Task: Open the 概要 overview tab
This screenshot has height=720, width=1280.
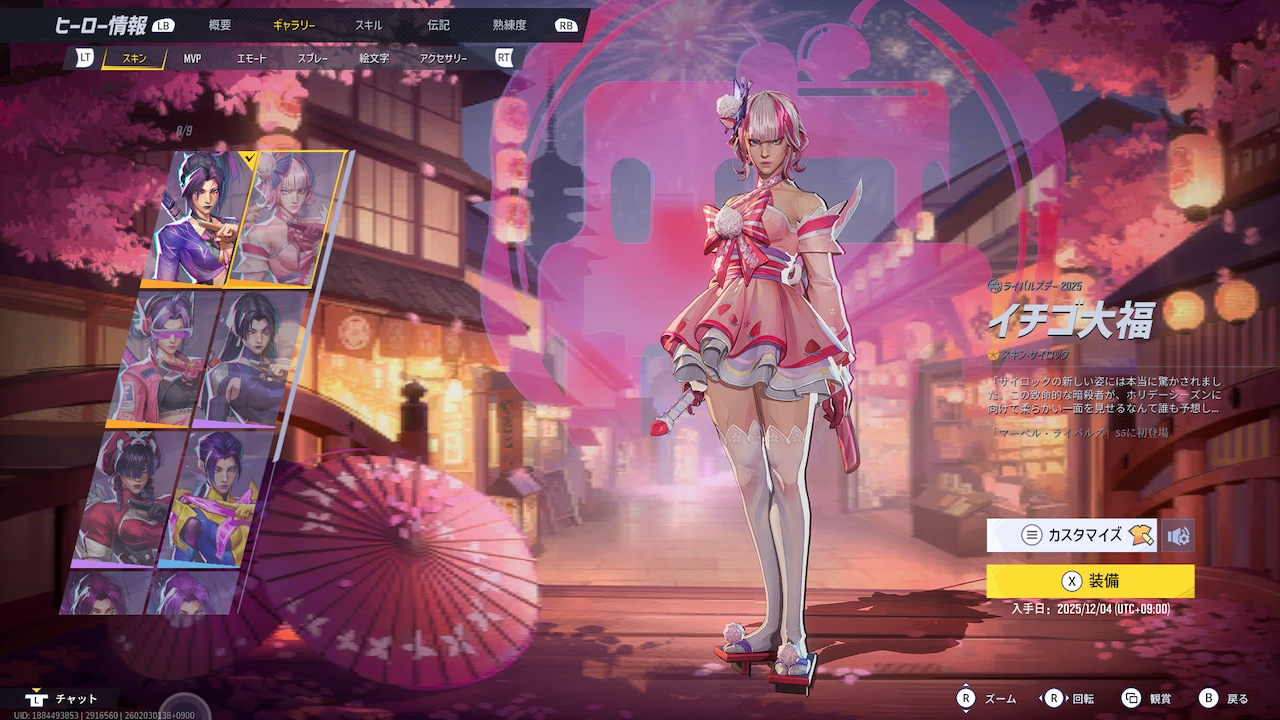Action: pos(220,25)
